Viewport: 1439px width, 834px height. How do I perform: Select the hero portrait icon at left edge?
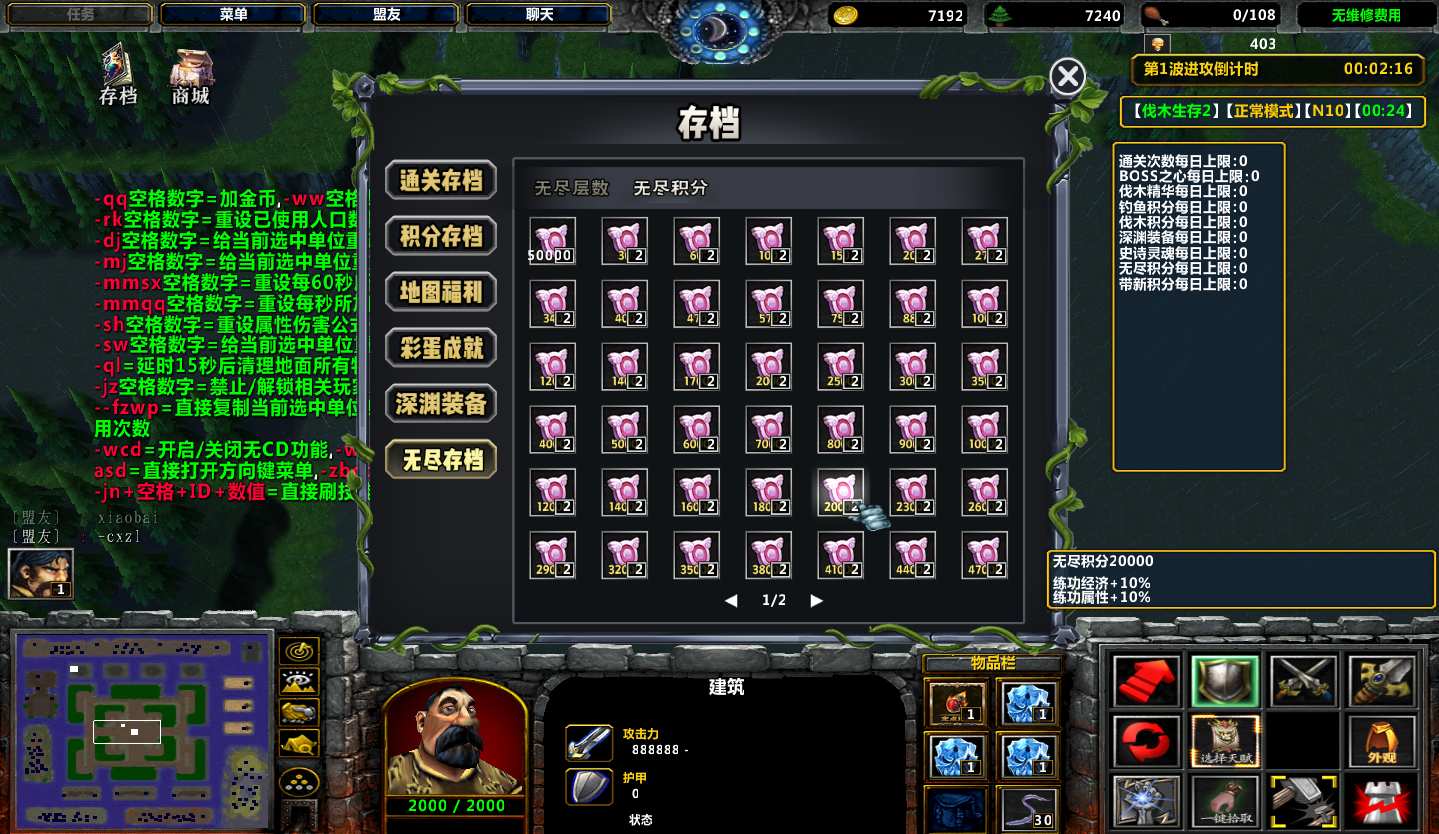pos(40,574)
